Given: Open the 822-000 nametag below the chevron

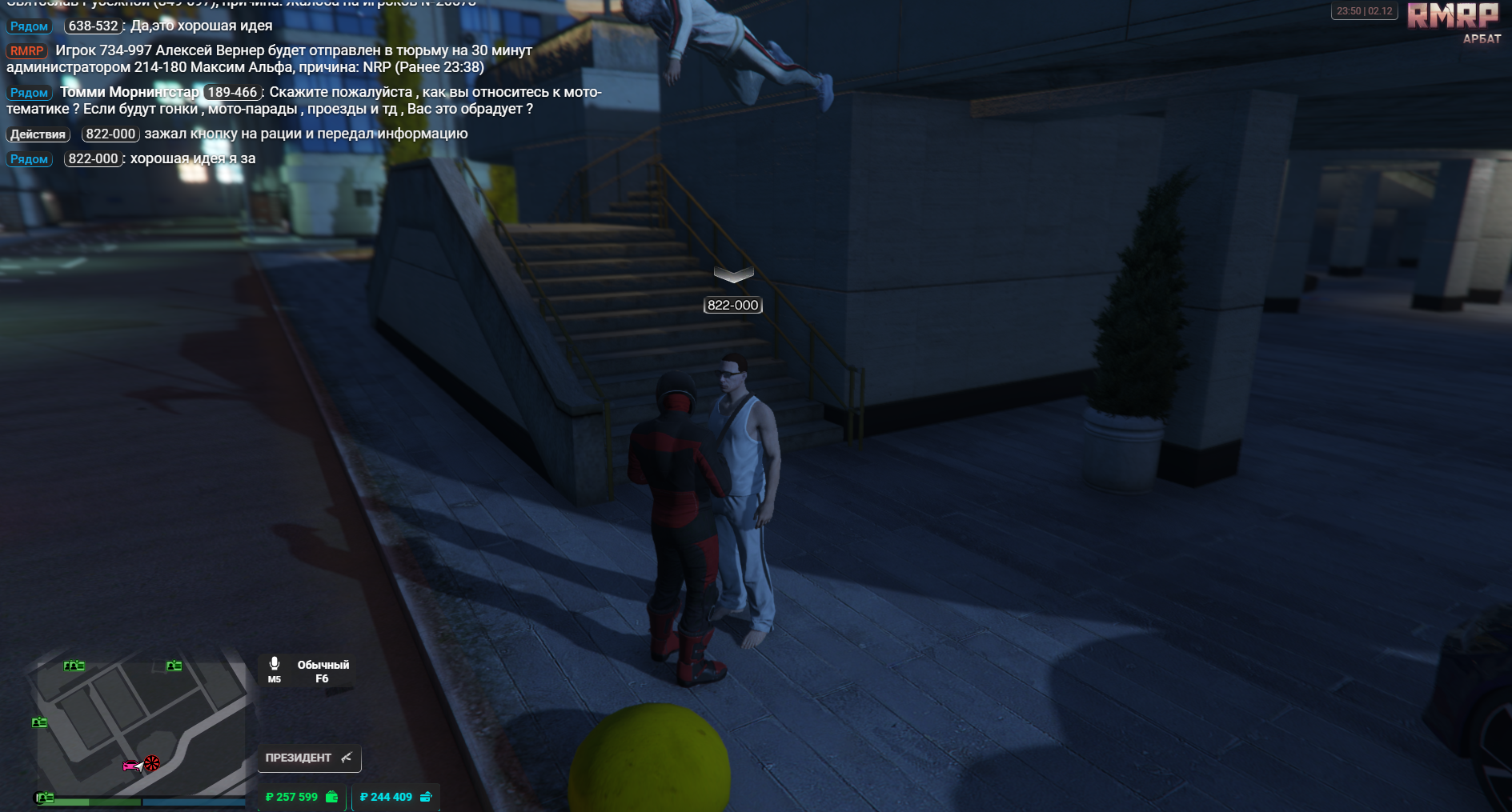Looking at the screenshot, I should (732, 305).
